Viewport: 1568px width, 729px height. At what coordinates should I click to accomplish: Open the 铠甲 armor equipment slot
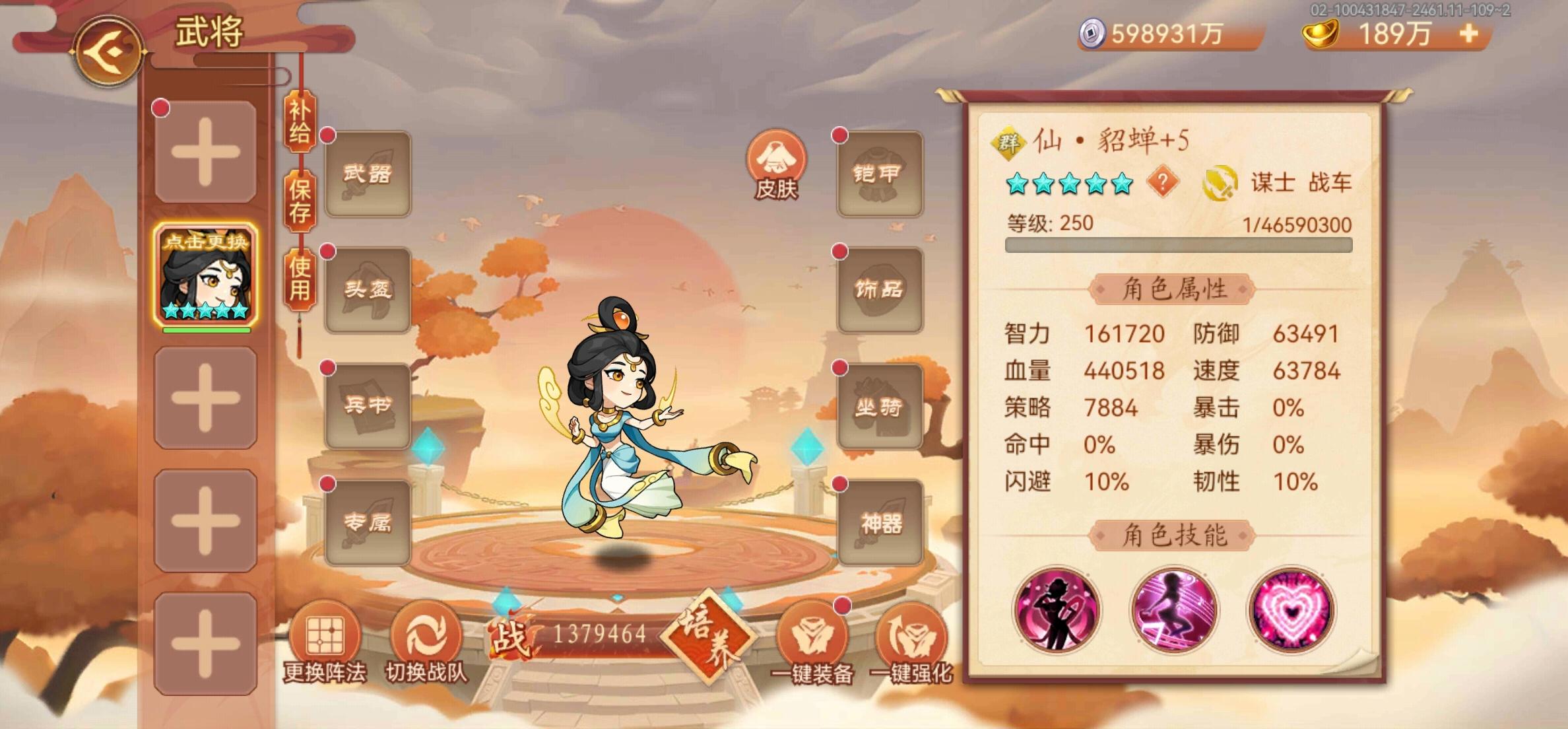[881, 172]
